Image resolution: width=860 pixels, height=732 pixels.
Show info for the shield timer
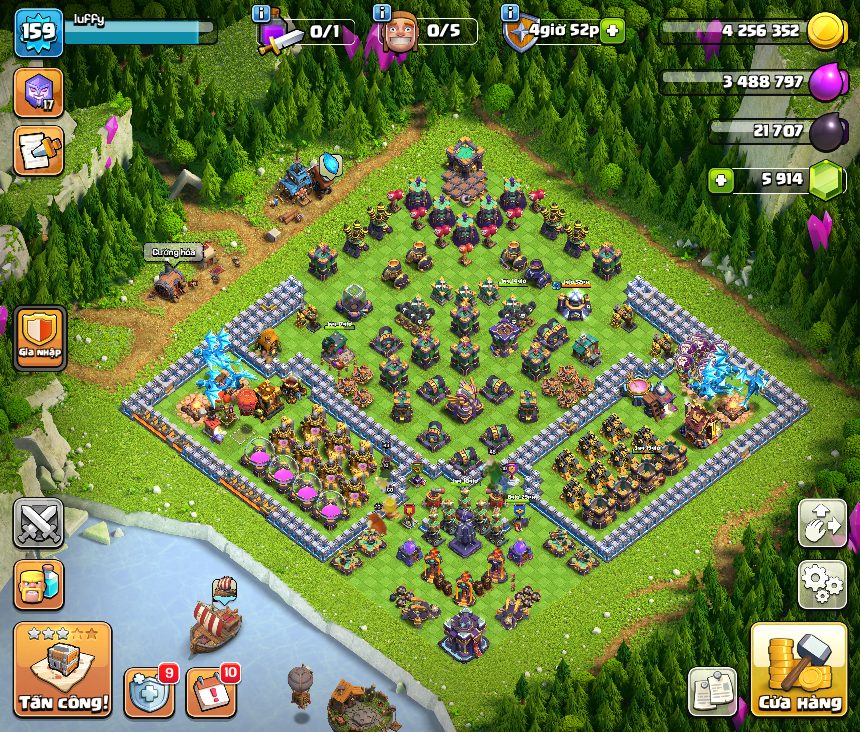(x=510, y=13)
